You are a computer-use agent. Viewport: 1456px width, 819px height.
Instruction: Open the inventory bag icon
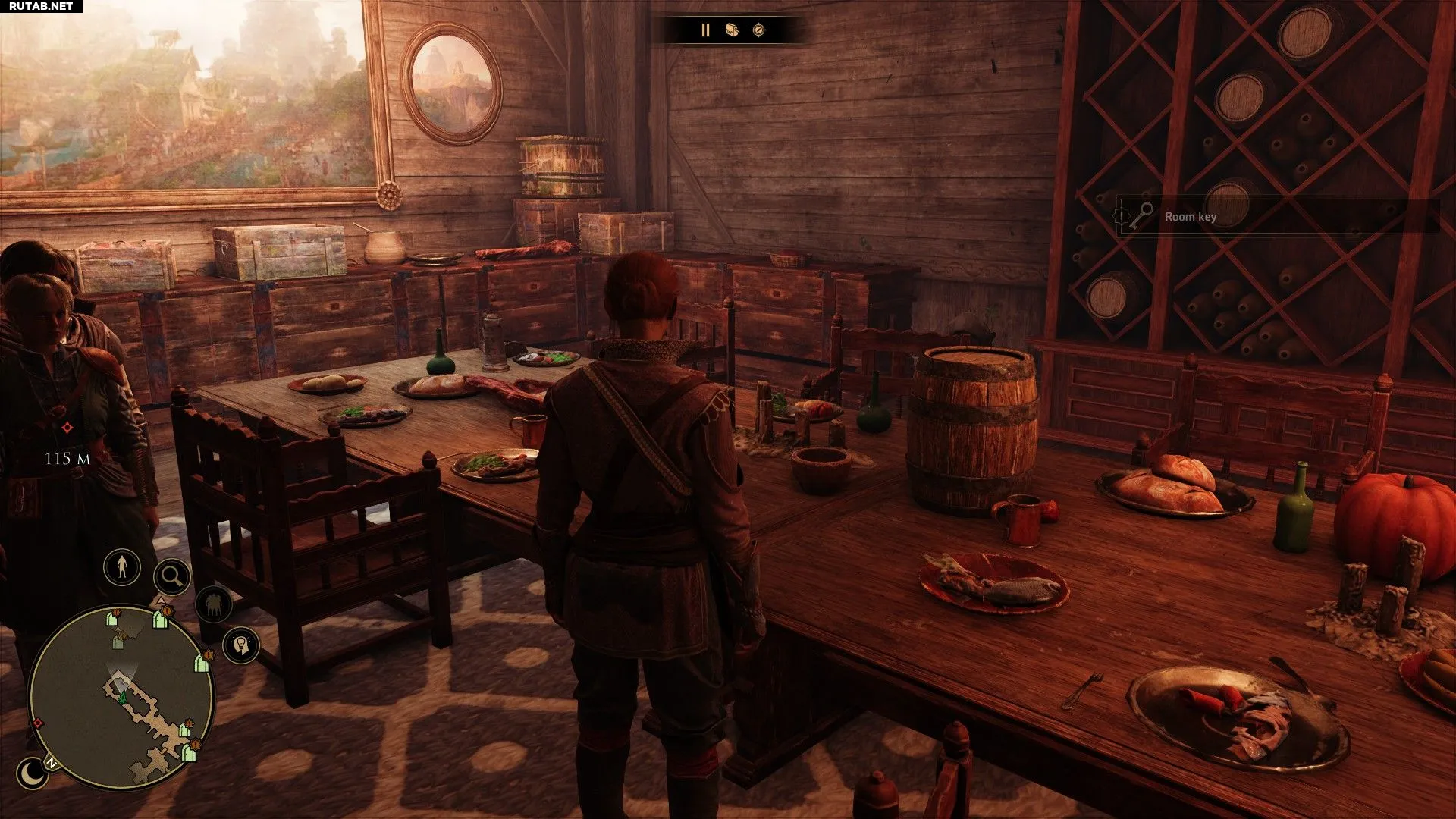tap(732, 30)
